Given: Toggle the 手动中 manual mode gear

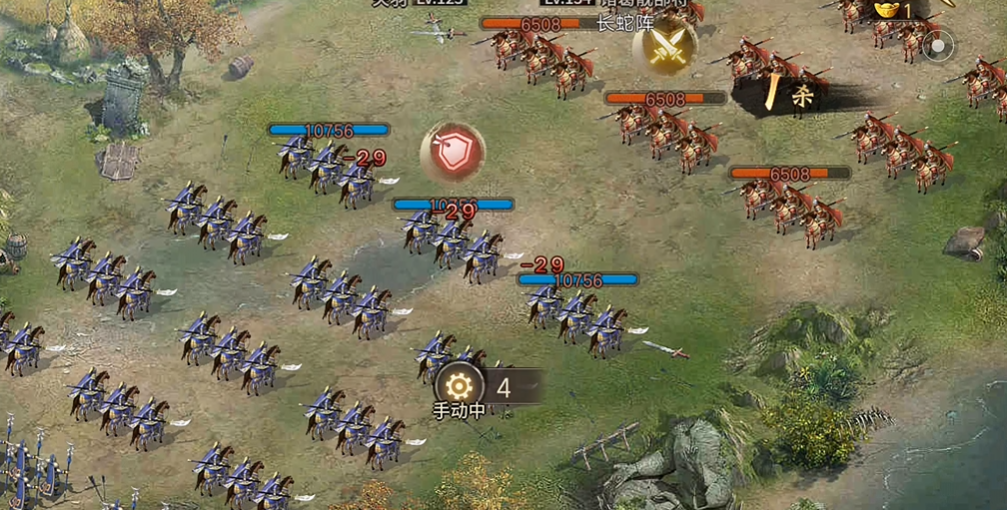Looking at the screenshot, I should coord(459,387).
